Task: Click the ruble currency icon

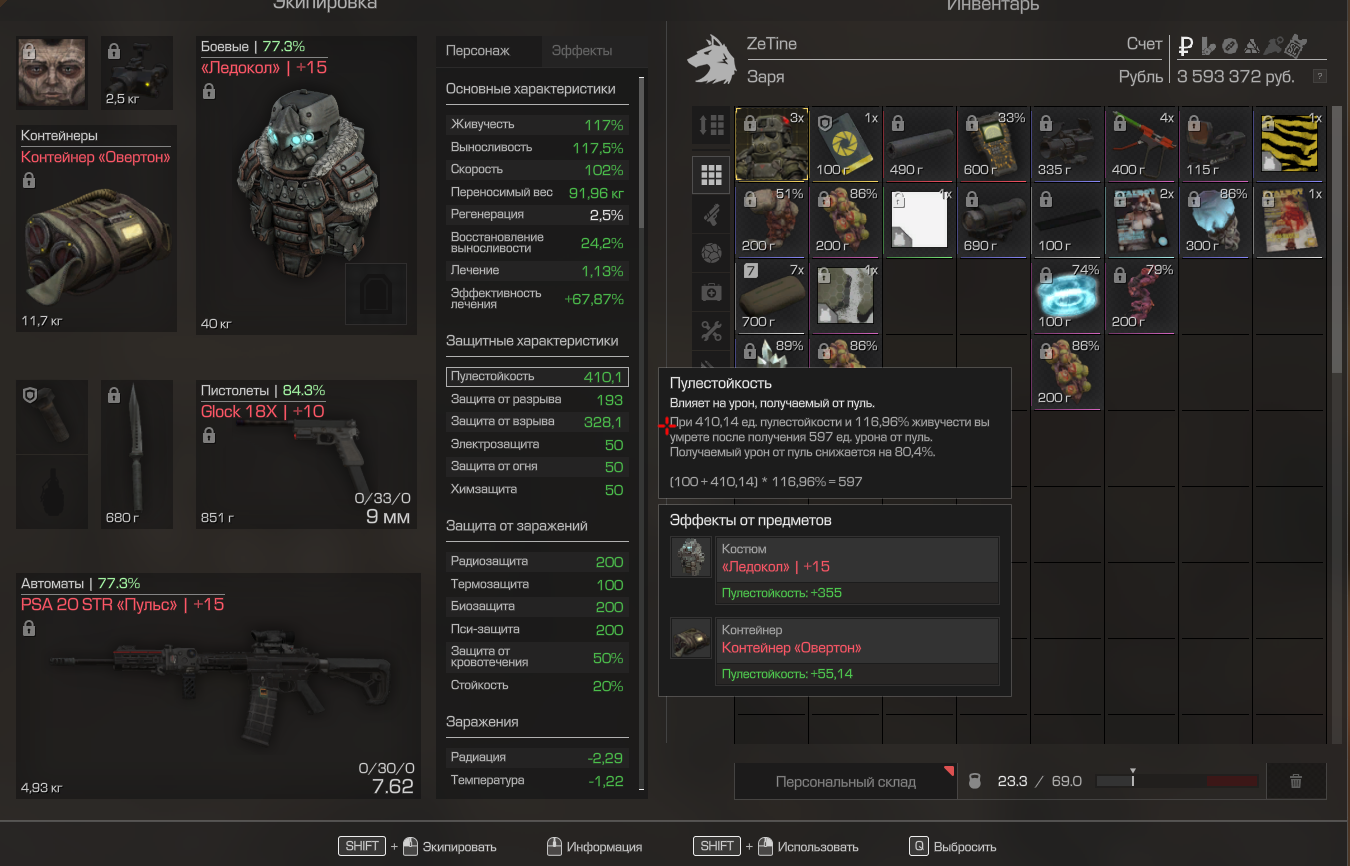Action: coord(1186,45)
